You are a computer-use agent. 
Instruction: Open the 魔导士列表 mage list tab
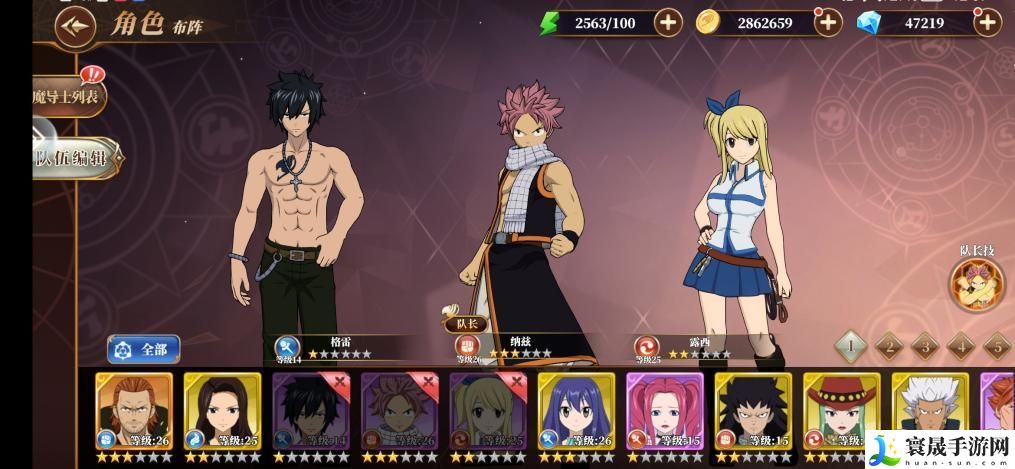[66, 97]
